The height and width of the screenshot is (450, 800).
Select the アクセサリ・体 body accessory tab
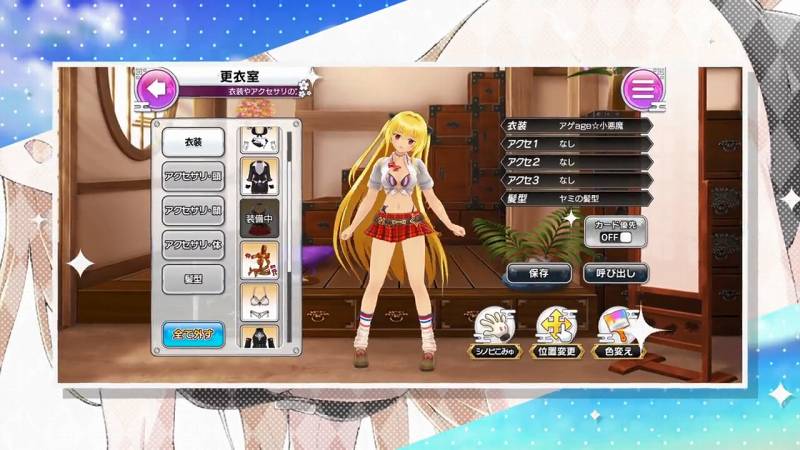point(193,243)
